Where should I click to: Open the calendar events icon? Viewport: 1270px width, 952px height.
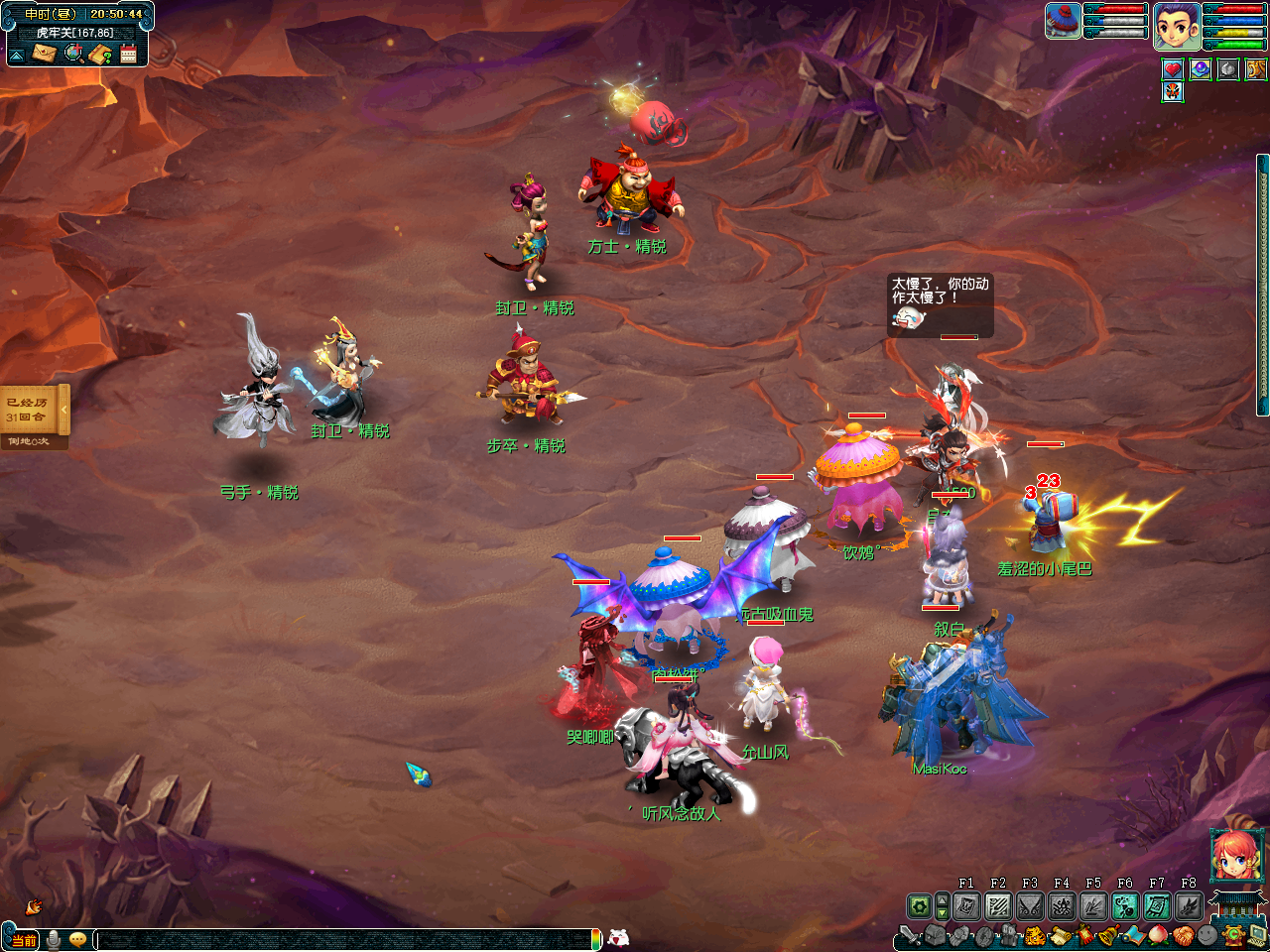tap(128, 54)
